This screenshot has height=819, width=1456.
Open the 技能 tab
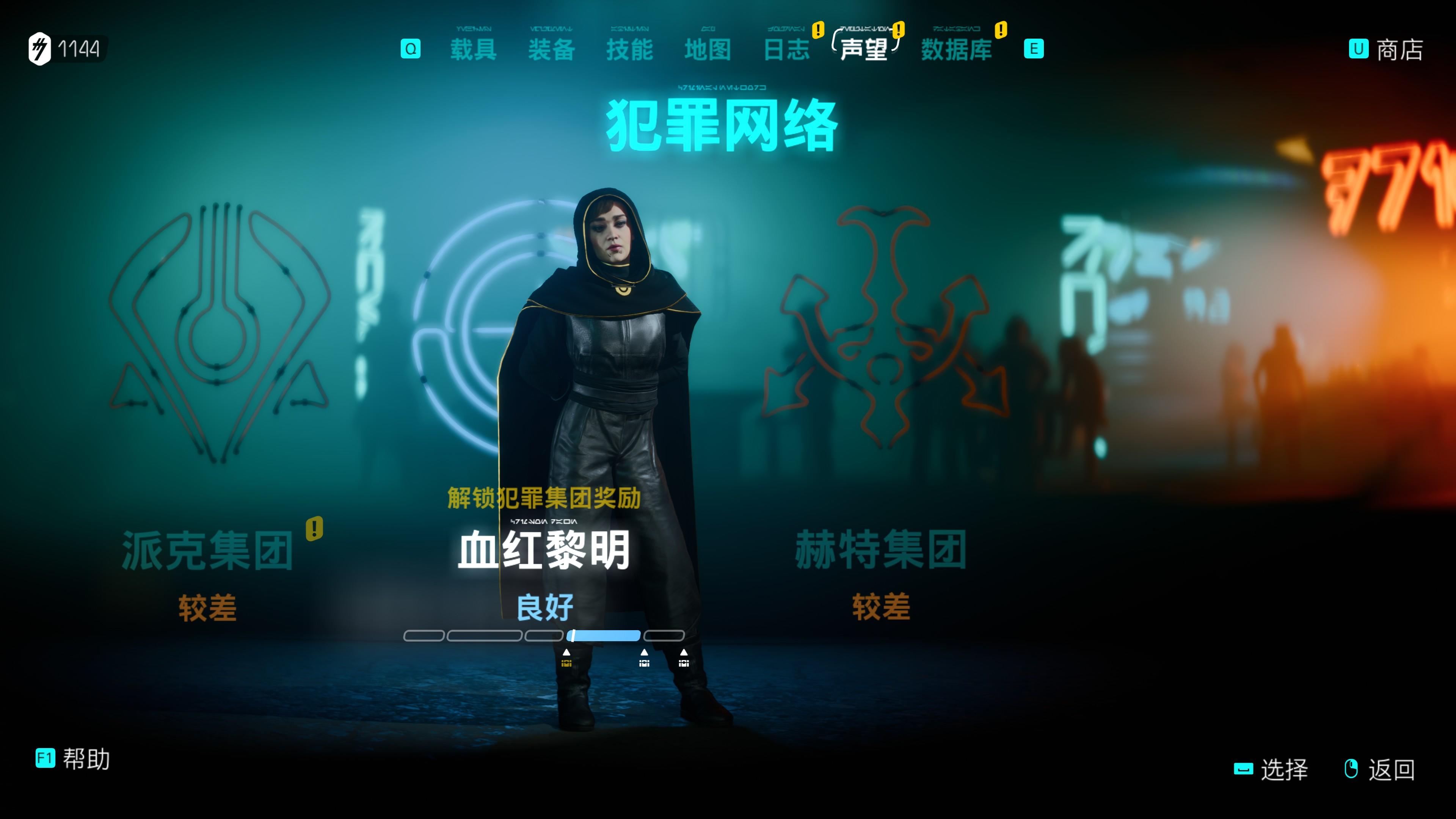click(631, 50)
